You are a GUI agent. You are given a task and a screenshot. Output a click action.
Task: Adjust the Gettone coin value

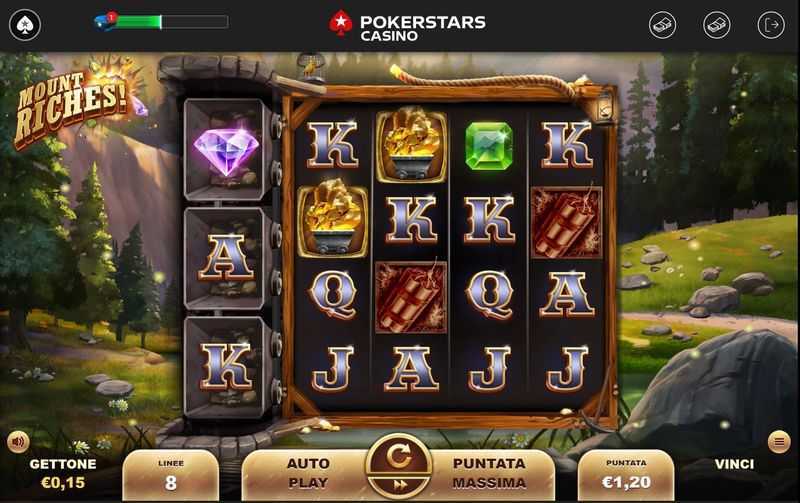pos(63,474)
